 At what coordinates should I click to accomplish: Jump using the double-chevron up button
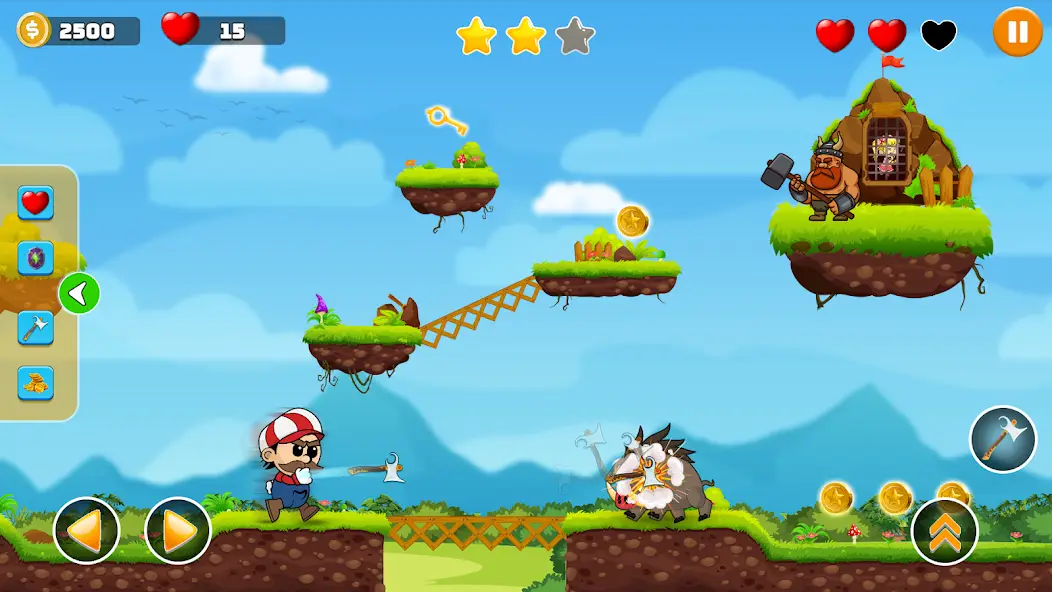coord(944,531)
